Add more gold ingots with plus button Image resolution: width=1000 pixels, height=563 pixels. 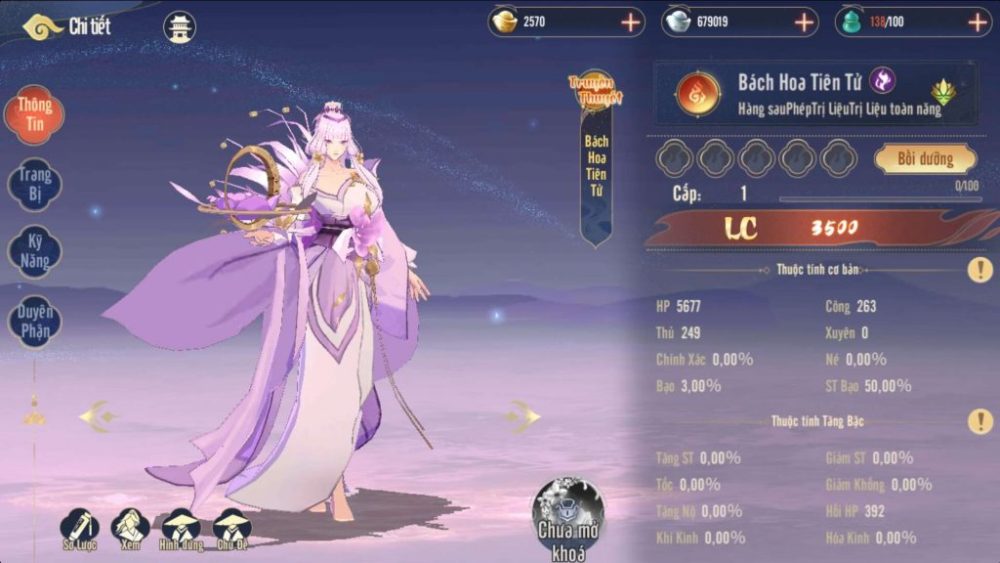pos(631,22)
